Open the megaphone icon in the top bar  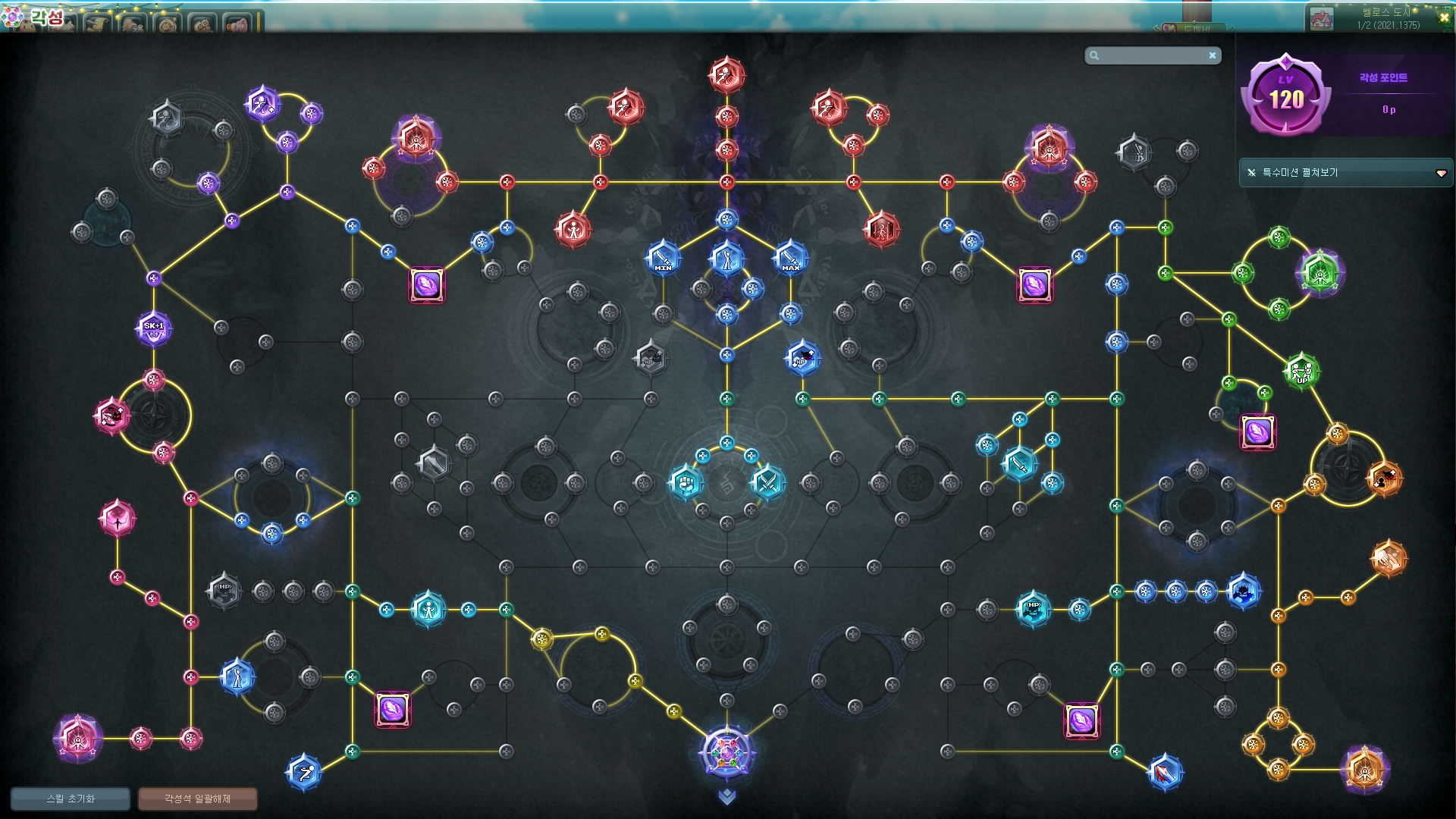click(237, 24)
